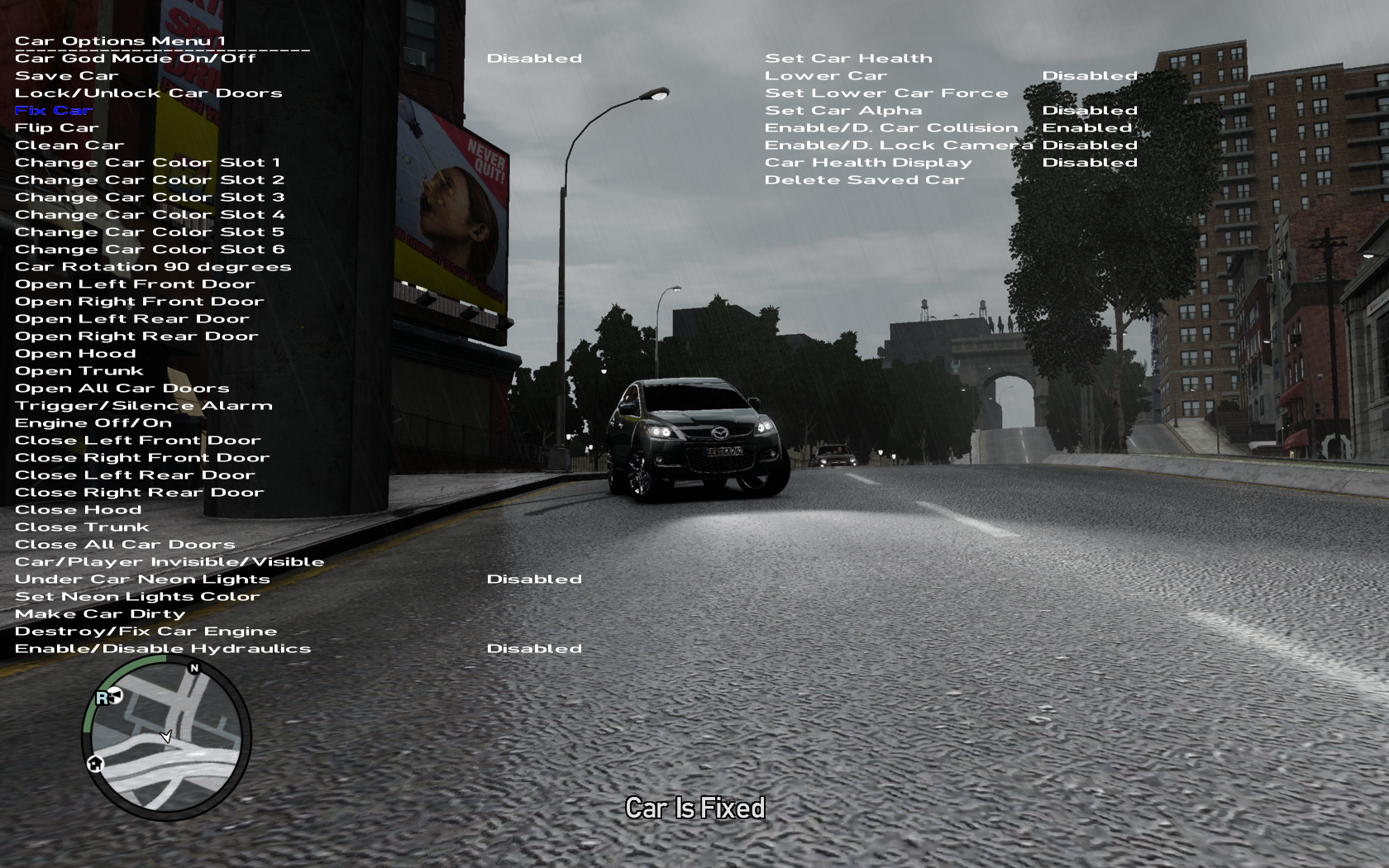This screenshot has height=868, width=1389.
Task: Select Change Car Color Slot 3
Action: (150, 198)
